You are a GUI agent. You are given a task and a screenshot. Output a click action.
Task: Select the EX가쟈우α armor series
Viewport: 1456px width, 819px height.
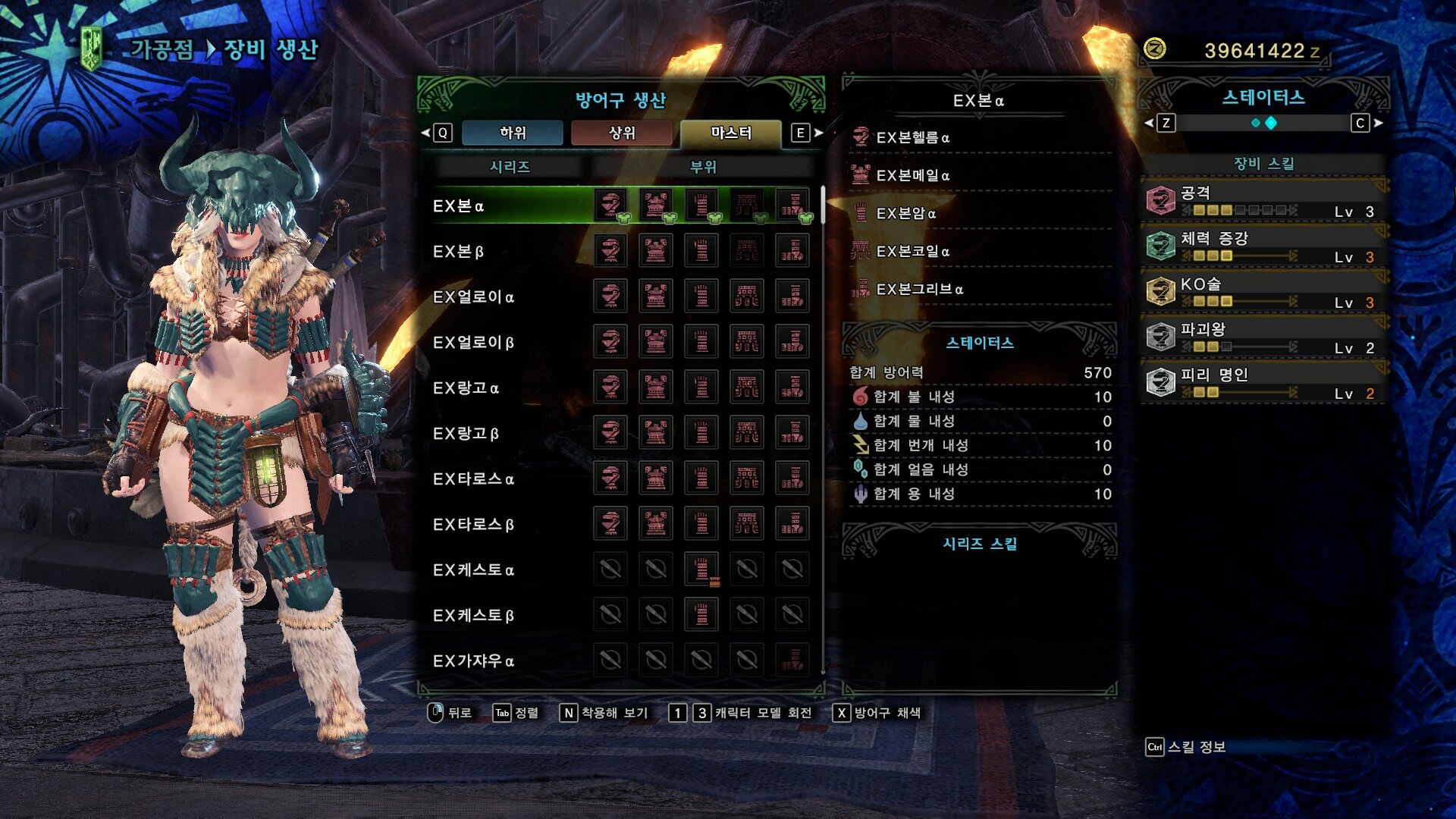[x=473, y=661]
